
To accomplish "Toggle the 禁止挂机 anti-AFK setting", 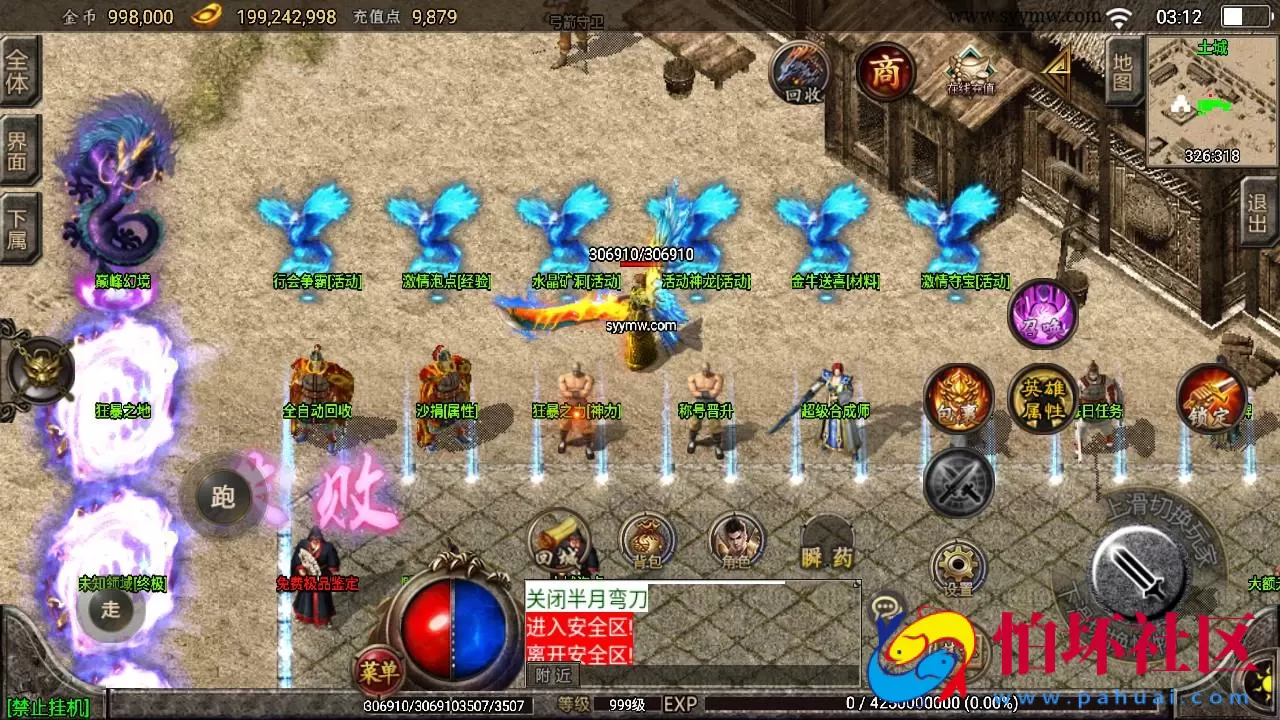I will coord(48,708).
